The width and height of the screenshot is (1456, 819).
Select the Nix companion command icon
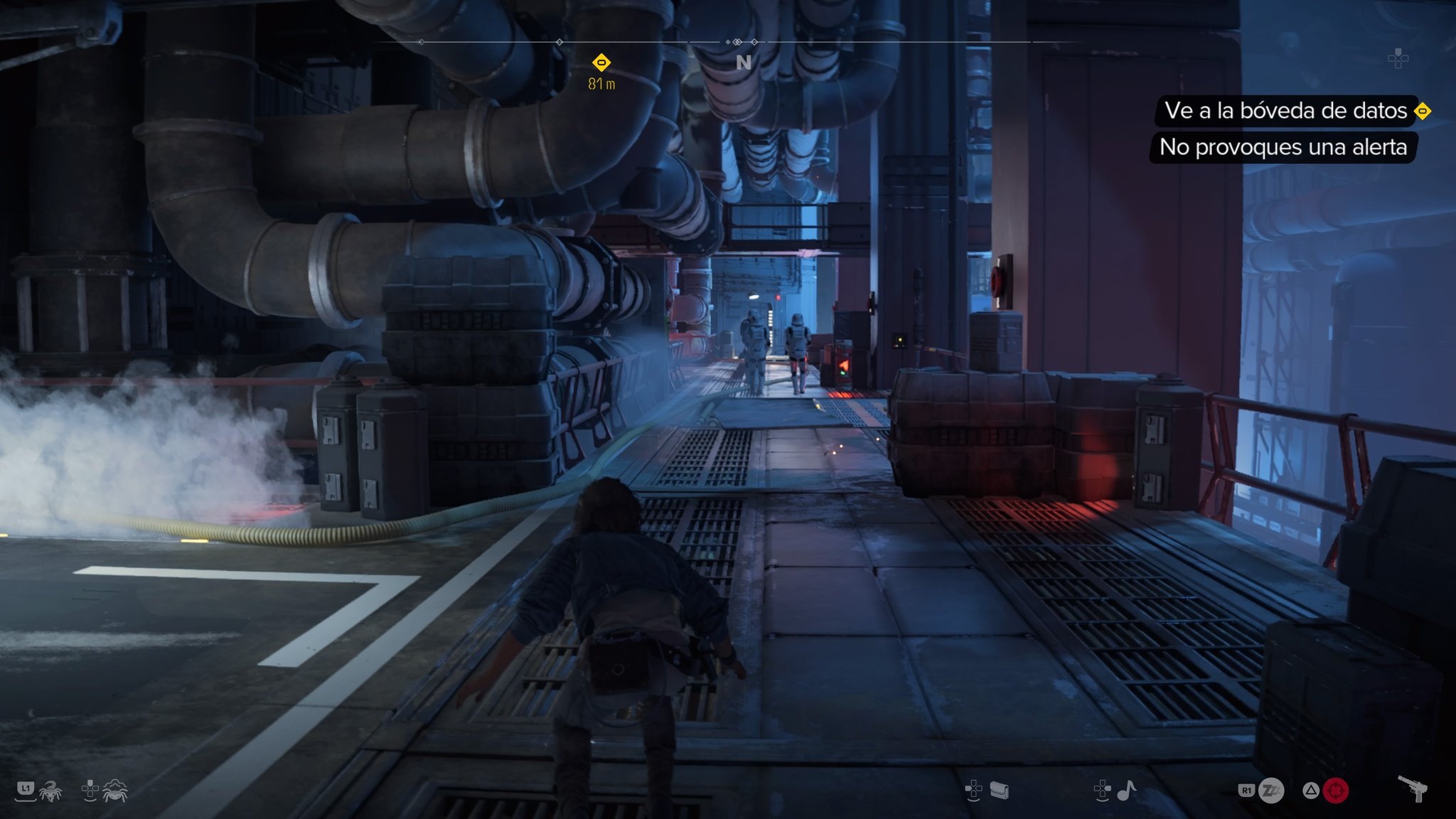[x=50, y=791]
